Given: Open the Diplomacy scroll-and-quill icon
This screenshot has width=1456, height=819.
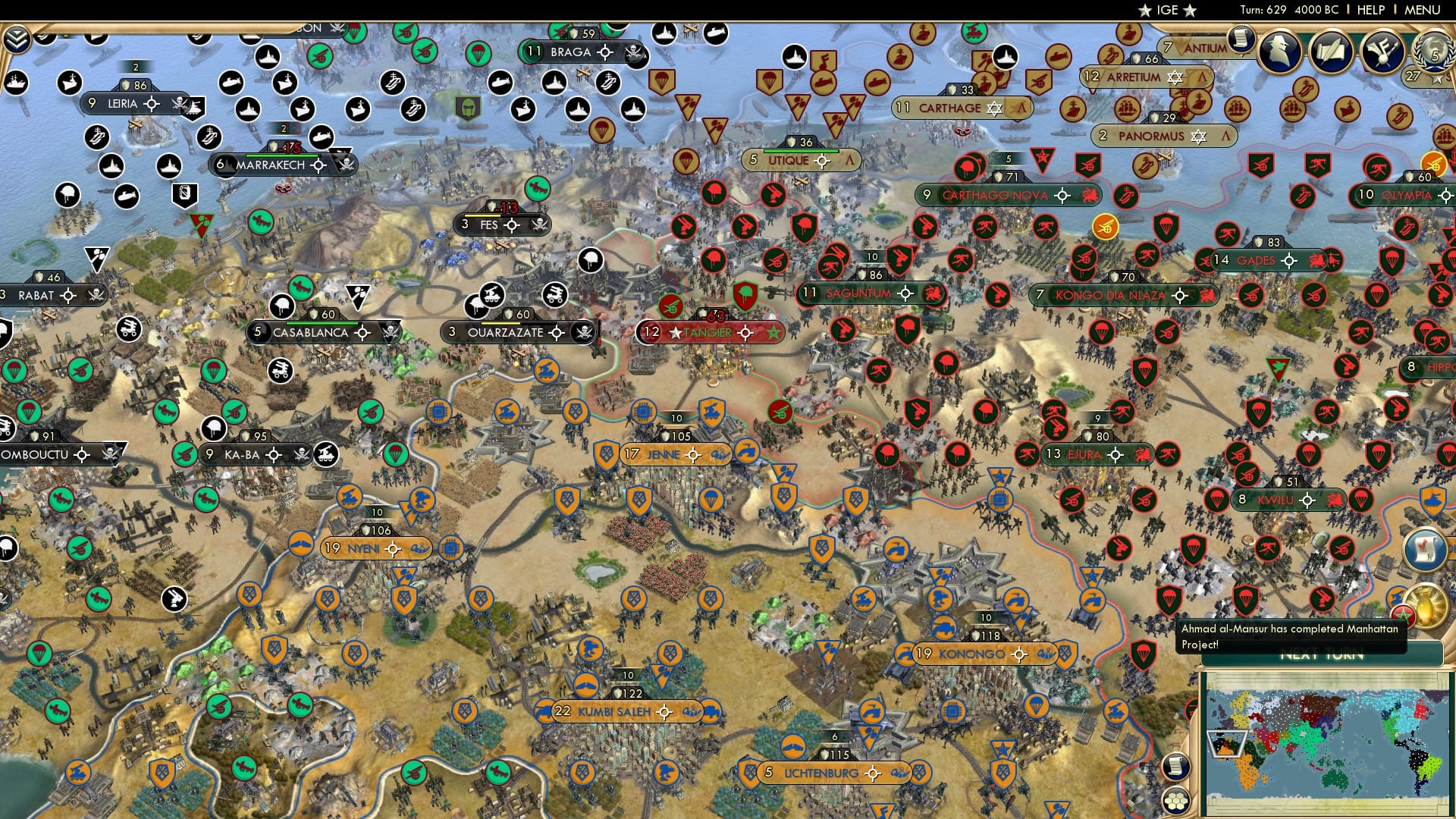Looking at the screenshot, I should point(1333,49).
